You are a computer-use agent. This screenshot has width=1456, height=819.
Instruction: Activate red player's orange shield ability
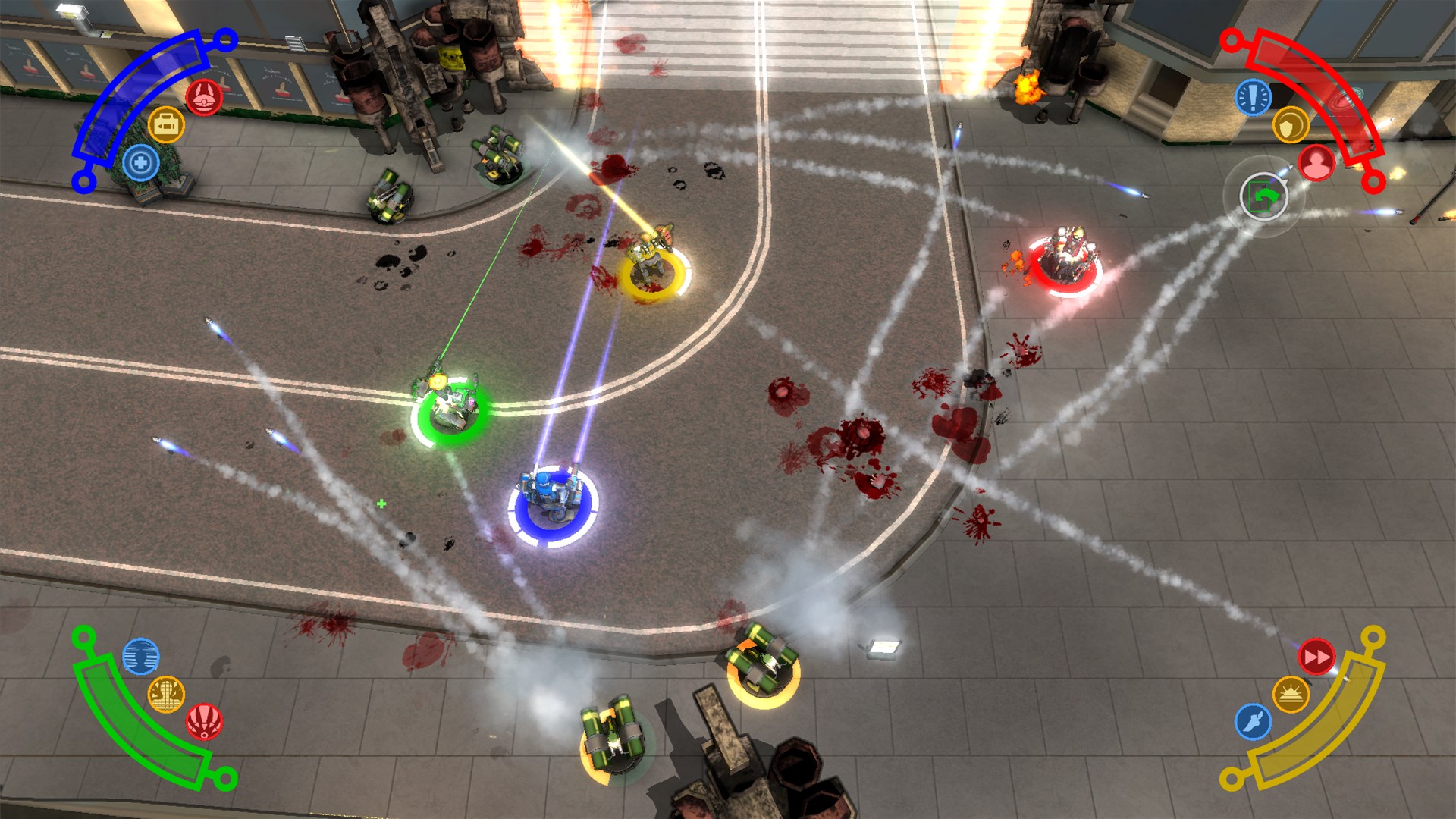tap(1290, 125)
